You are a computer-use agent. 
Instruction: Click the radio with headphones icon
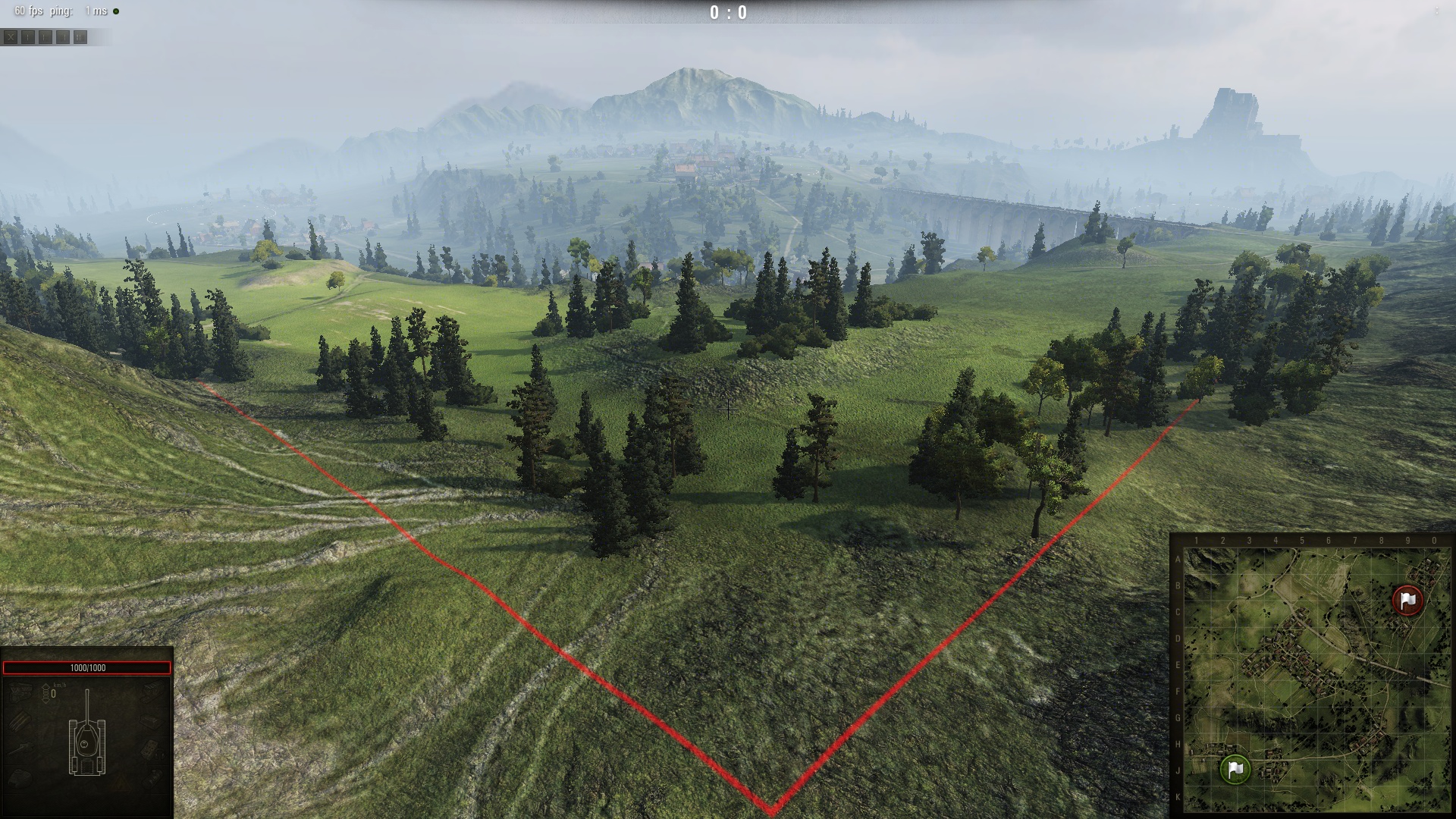click(x=152, y=749)
